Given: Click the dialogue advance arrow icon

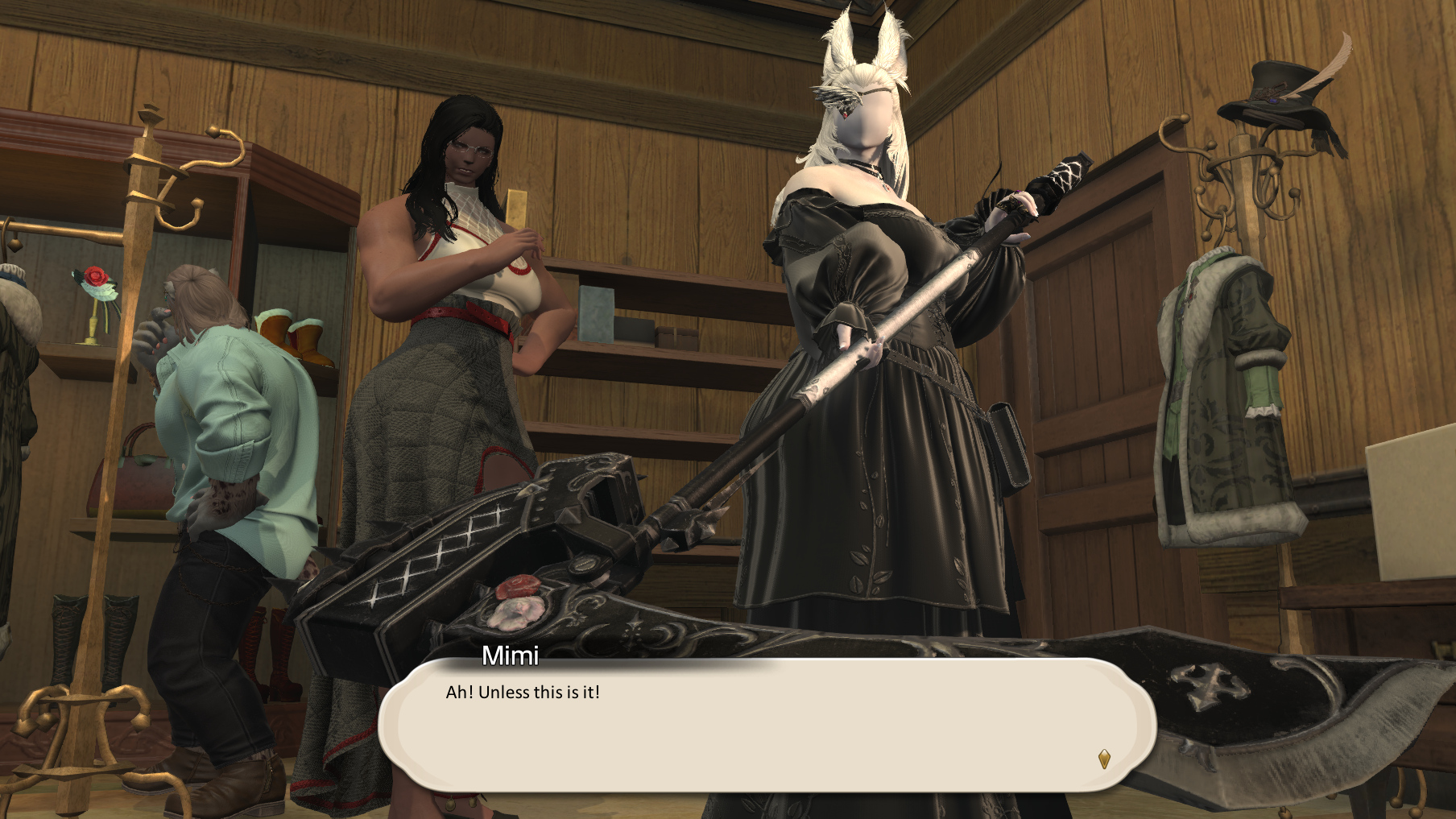Looking at the screenshot, I should coord(1104,759).
